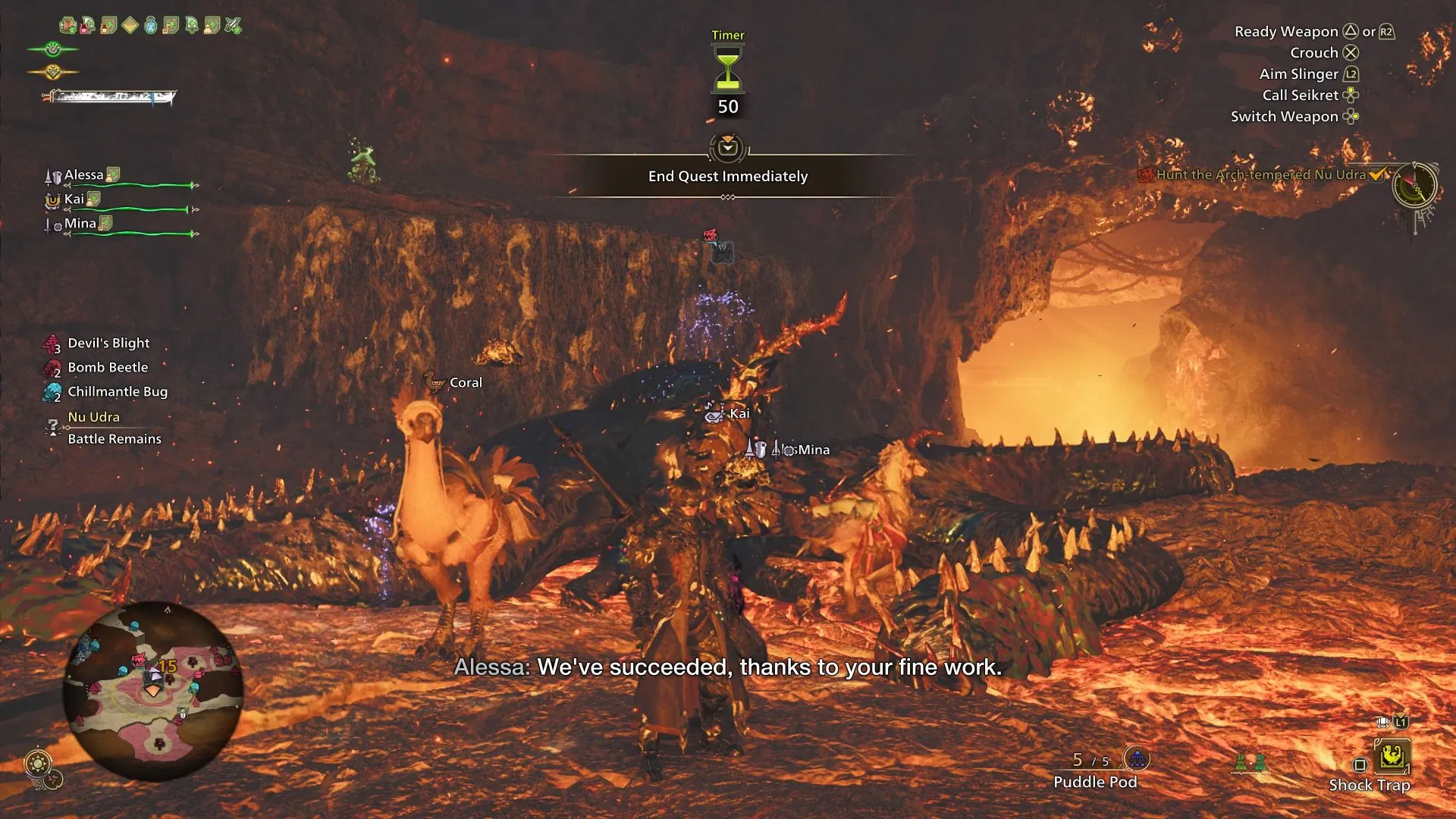
Task: Select the Bomb Beetle entry
Action: (x=108, y=368)
